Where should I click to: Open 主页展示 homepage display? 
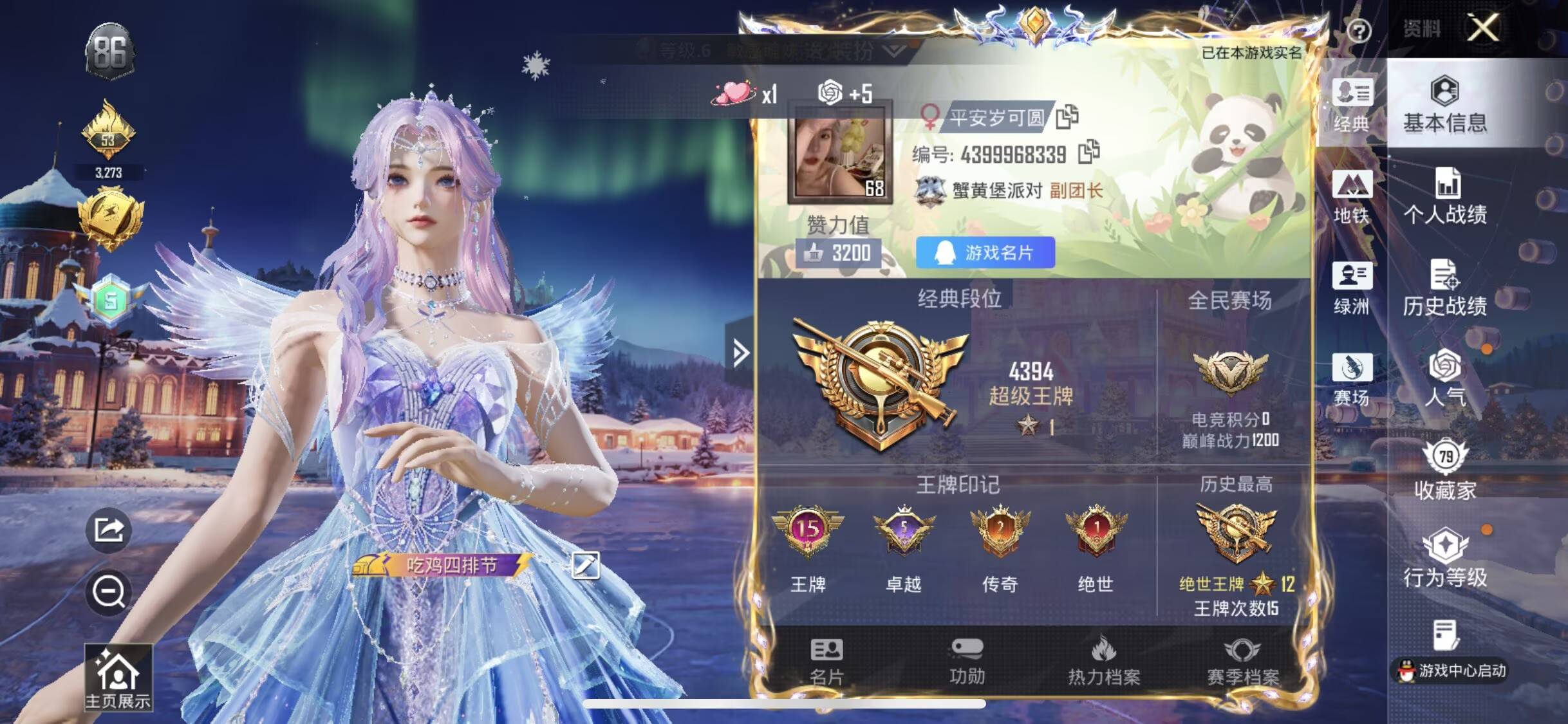click(x=118, y=678)
